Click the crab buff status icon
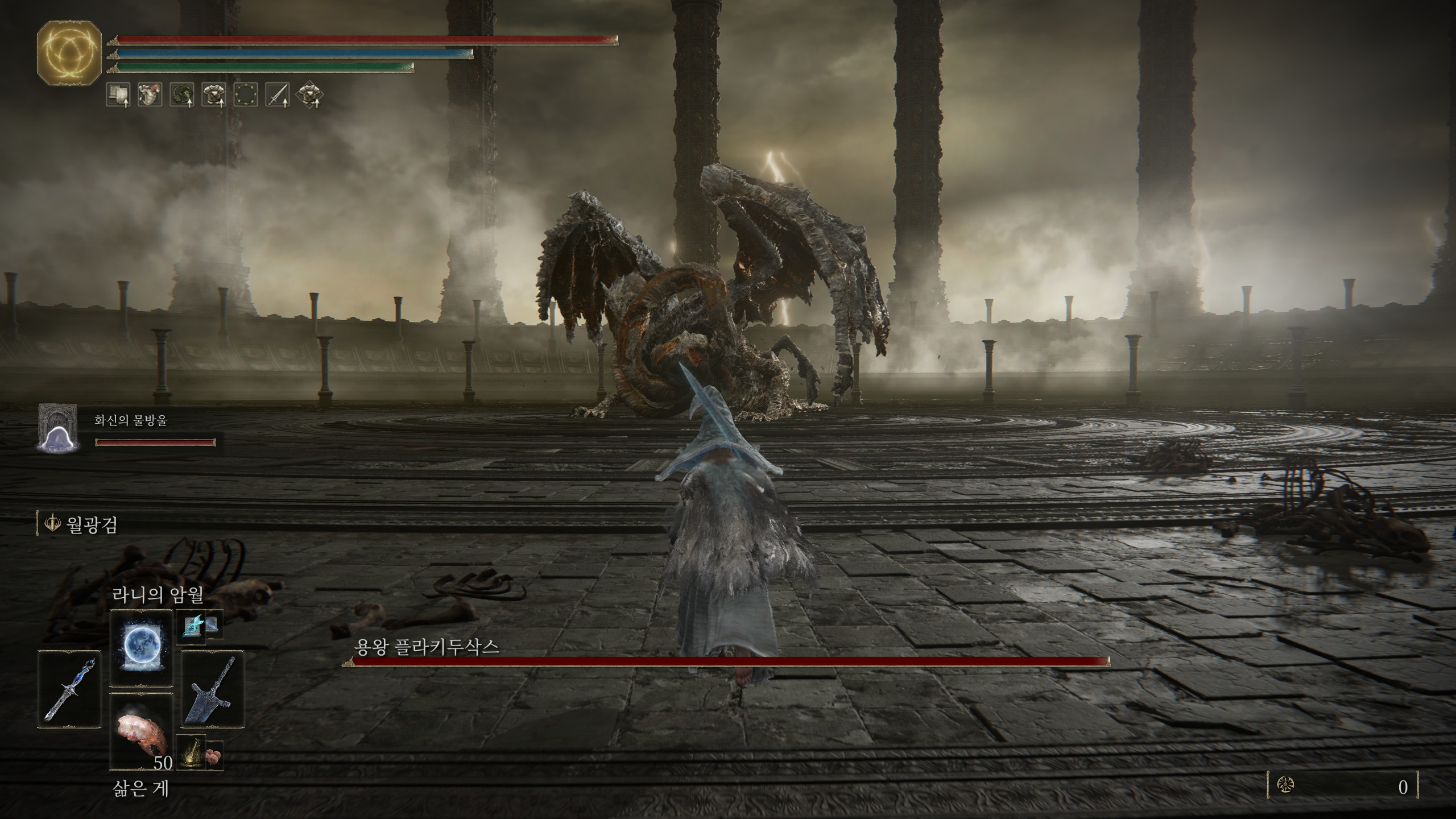Screen dimensions: 1456x819 tap(150, 95)
